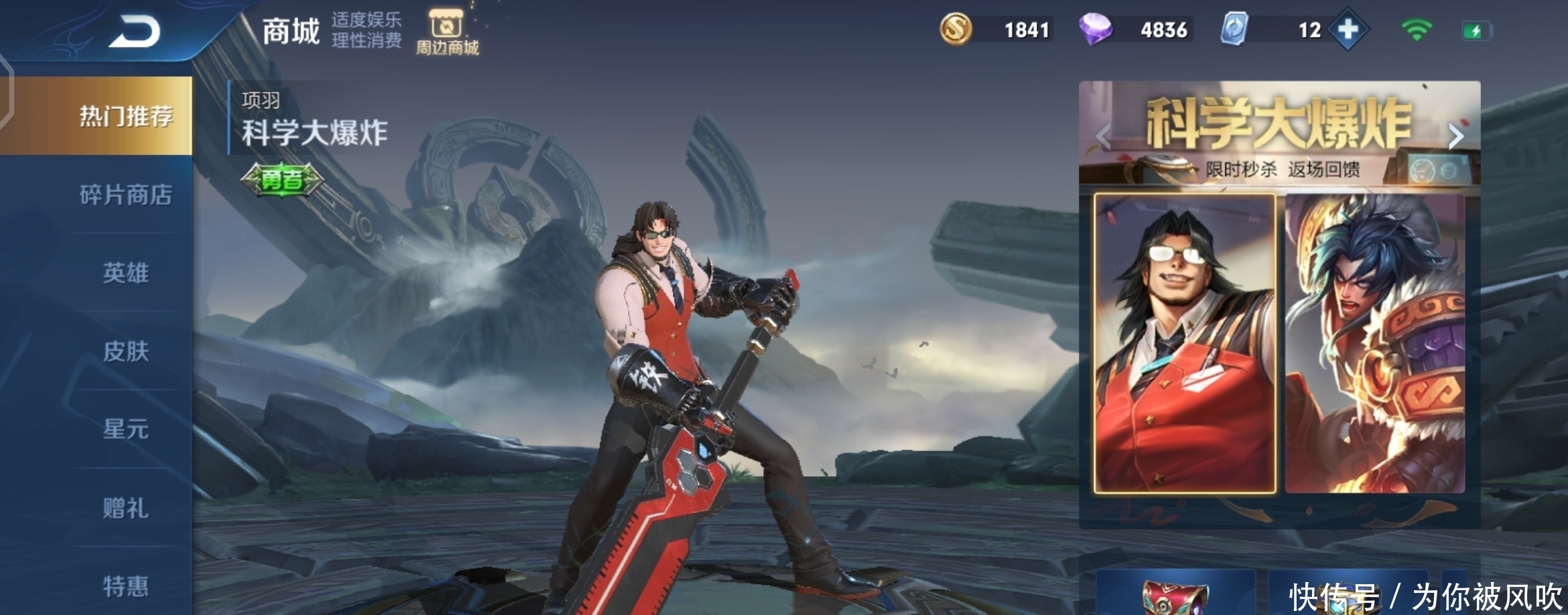The image size is (1568, 615).
Task: Select the 热门推荐 tab
Action: [x=125, y=116]
